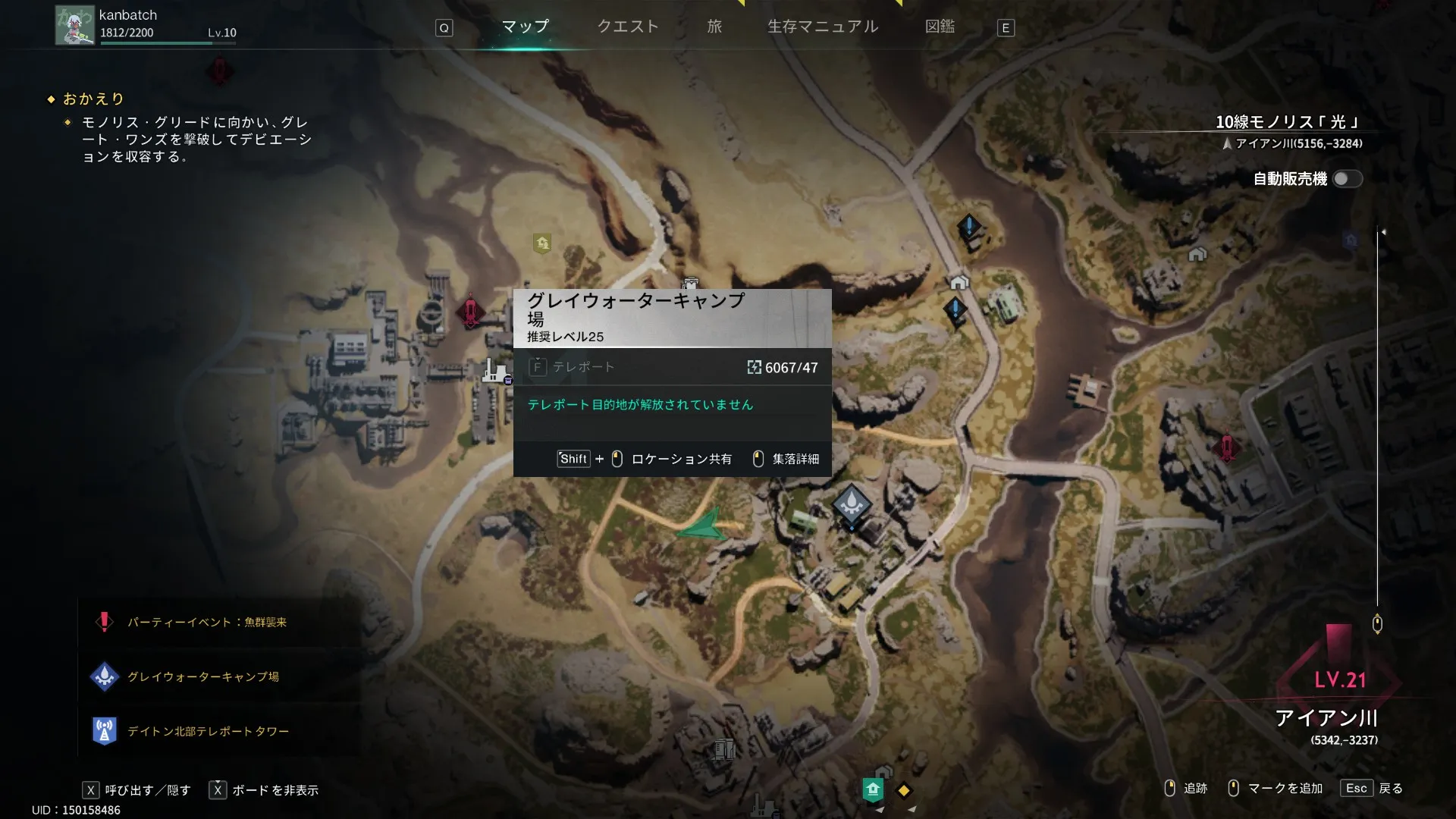Click the テレポート button in the popup
The width and height of the screenshot is (1456, 819).
pyautogui.click(x=573, y=367)
